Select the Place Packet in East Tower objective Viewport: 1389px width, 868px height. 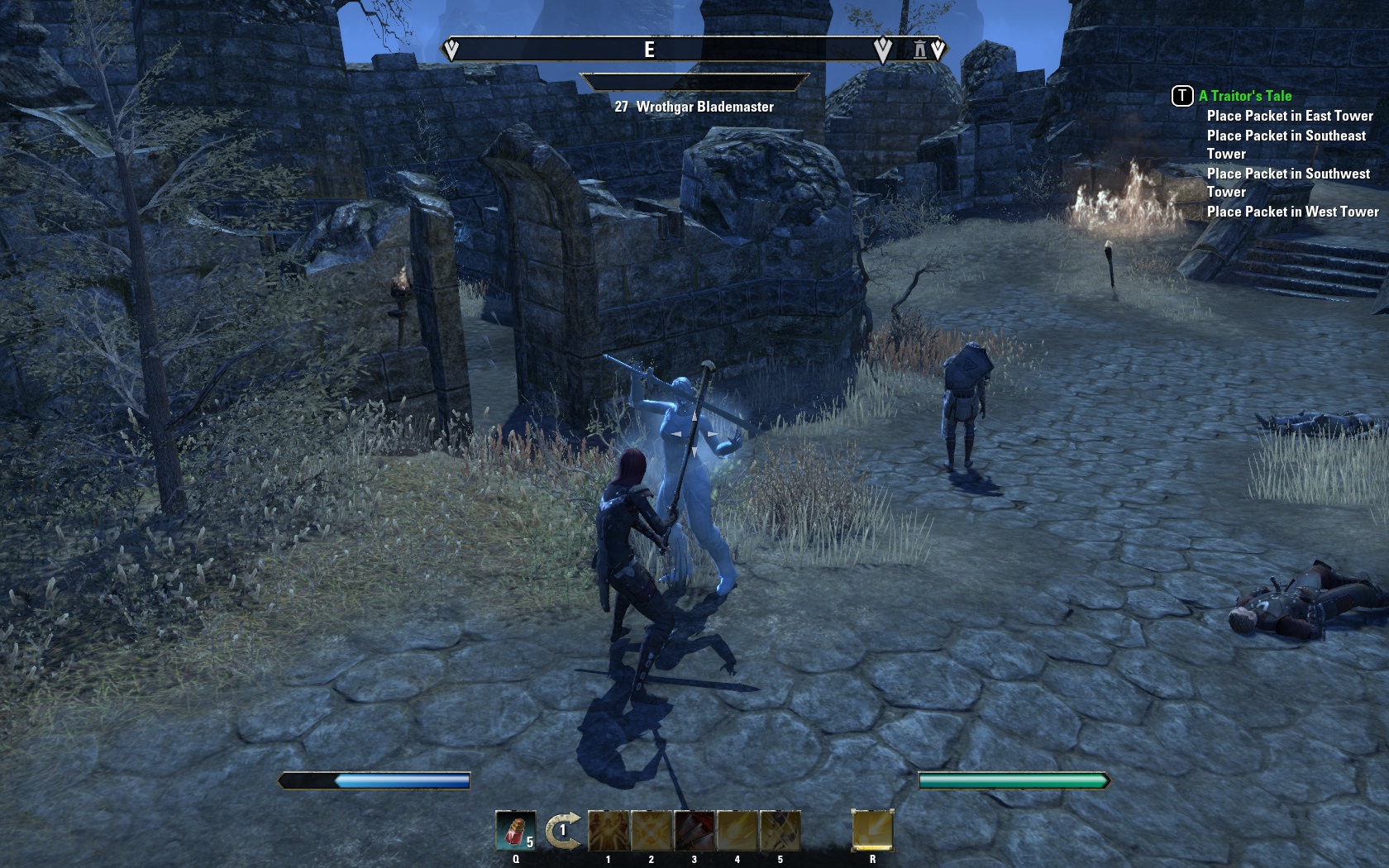[1289, 116]
